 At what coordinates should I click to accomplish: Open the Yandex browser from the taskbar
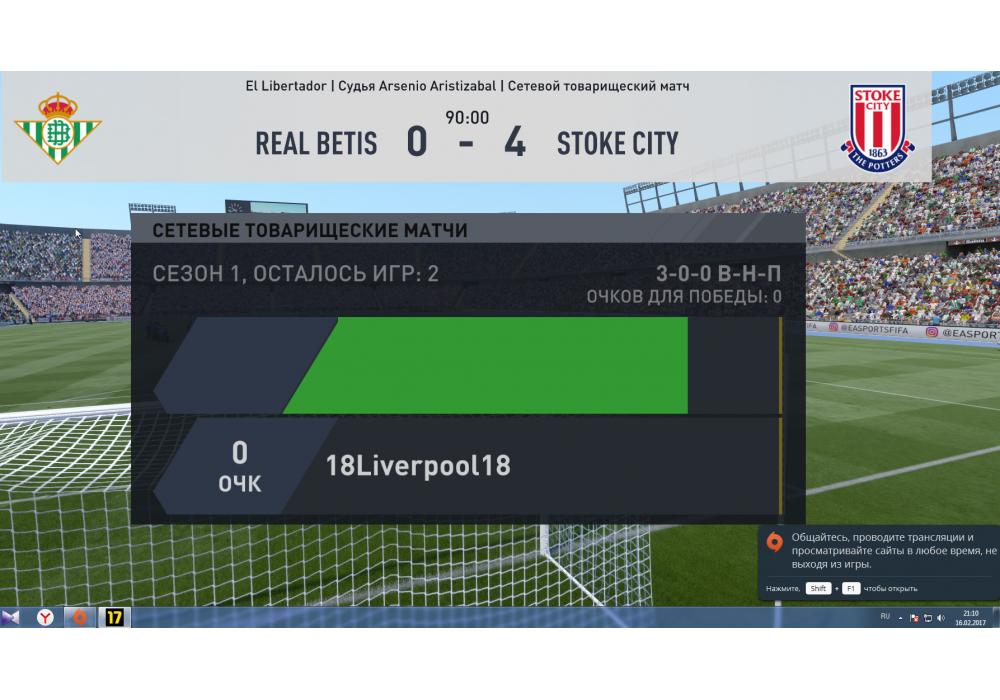[x=45, y=617]
